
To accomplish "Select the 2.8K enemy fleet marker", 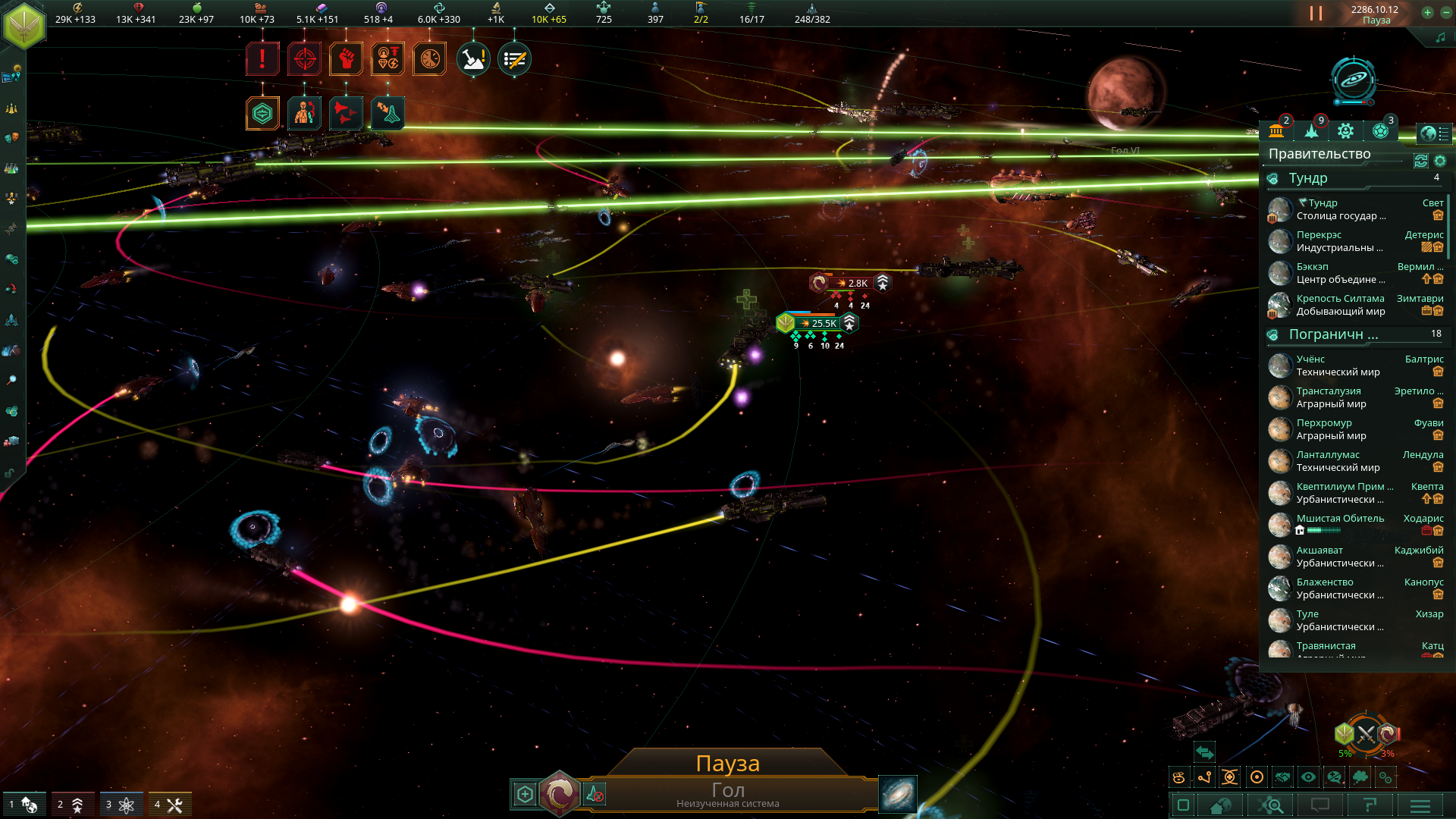I will pos(857,284).
